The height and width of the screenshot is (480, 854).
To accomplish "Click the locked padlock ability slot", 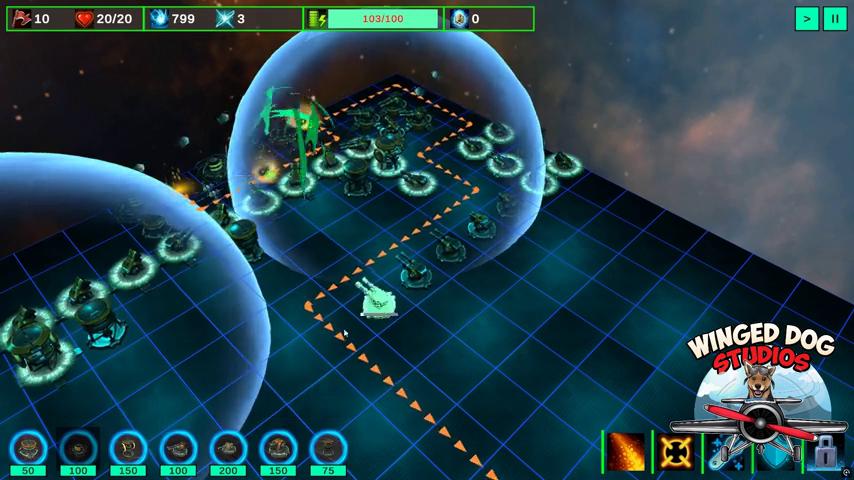I will 825,452.
